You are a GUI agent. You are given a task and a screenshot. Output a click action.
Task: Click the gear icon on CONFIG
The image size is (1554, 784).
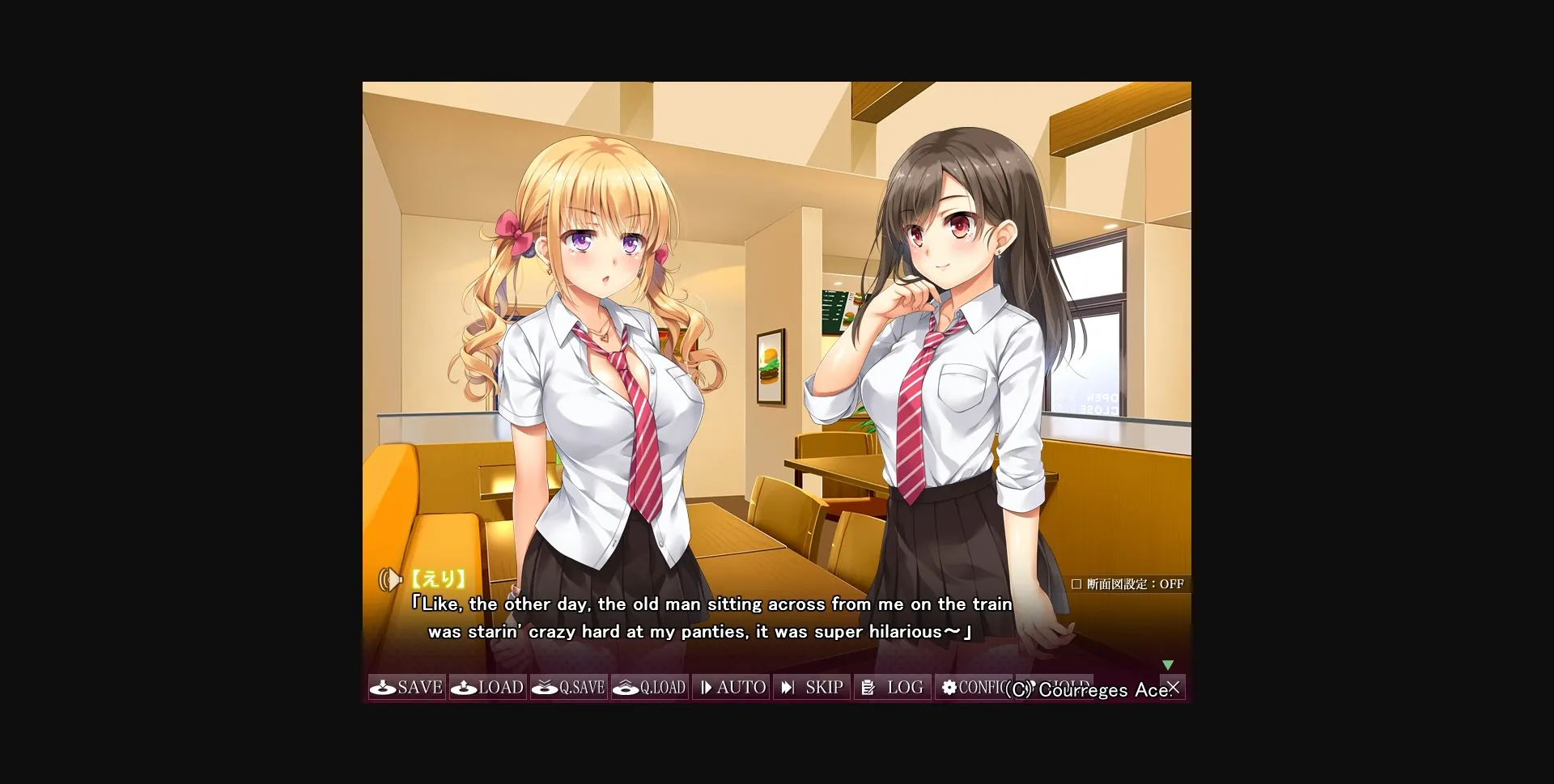949,687
